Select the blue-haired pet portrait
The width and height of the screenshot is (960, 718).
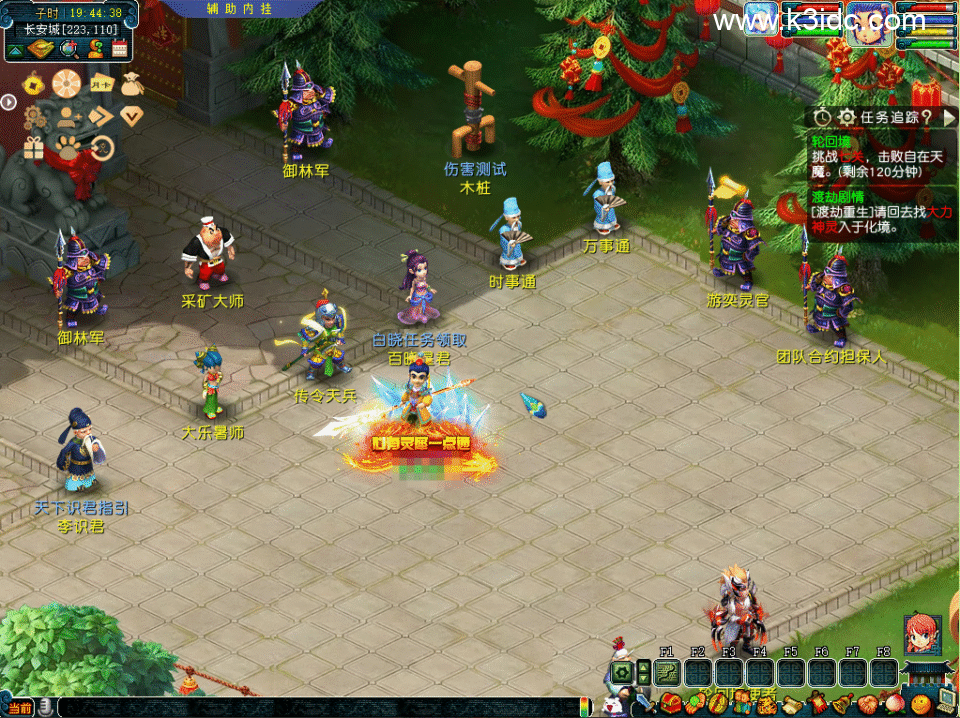[761, 19]
